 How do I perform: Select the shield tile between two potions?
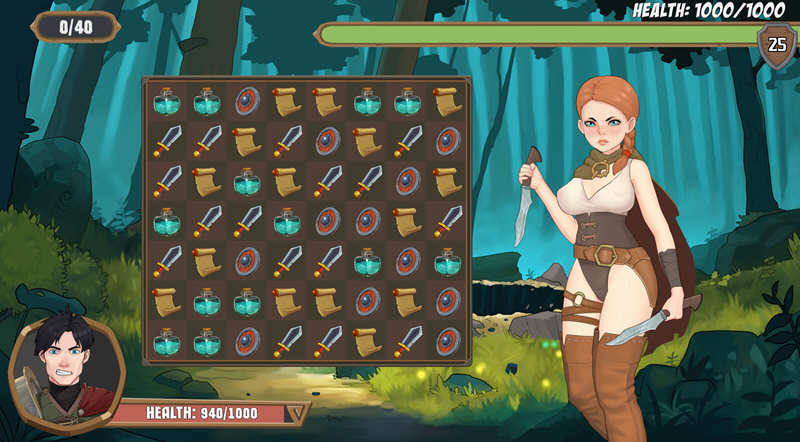click(407, 261)
